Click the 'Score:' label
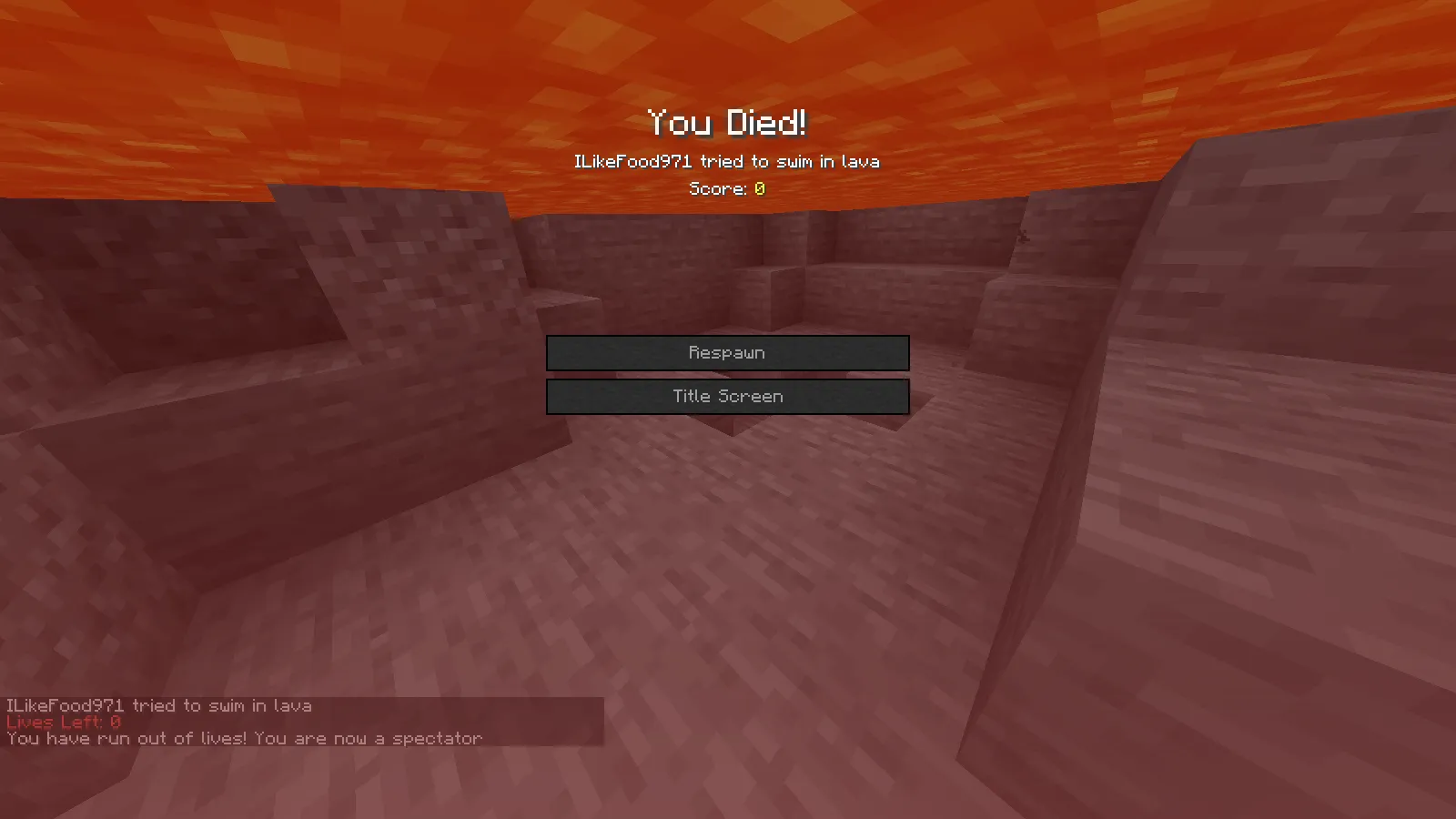 click(x=718, y=188)
